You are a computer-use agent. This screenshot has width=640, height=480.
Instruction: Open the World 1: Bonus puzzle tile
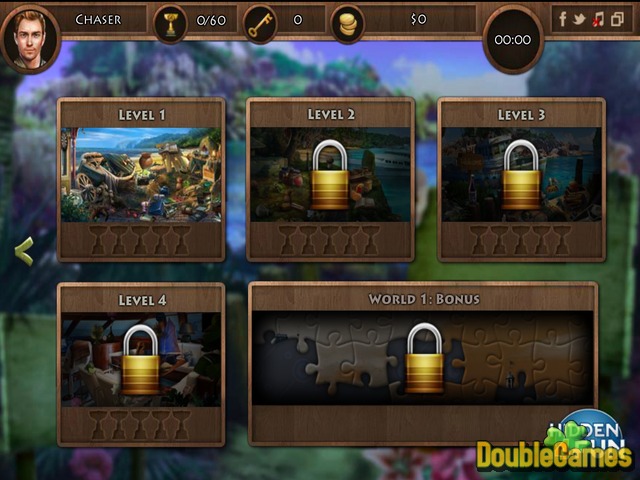[424, 359]
